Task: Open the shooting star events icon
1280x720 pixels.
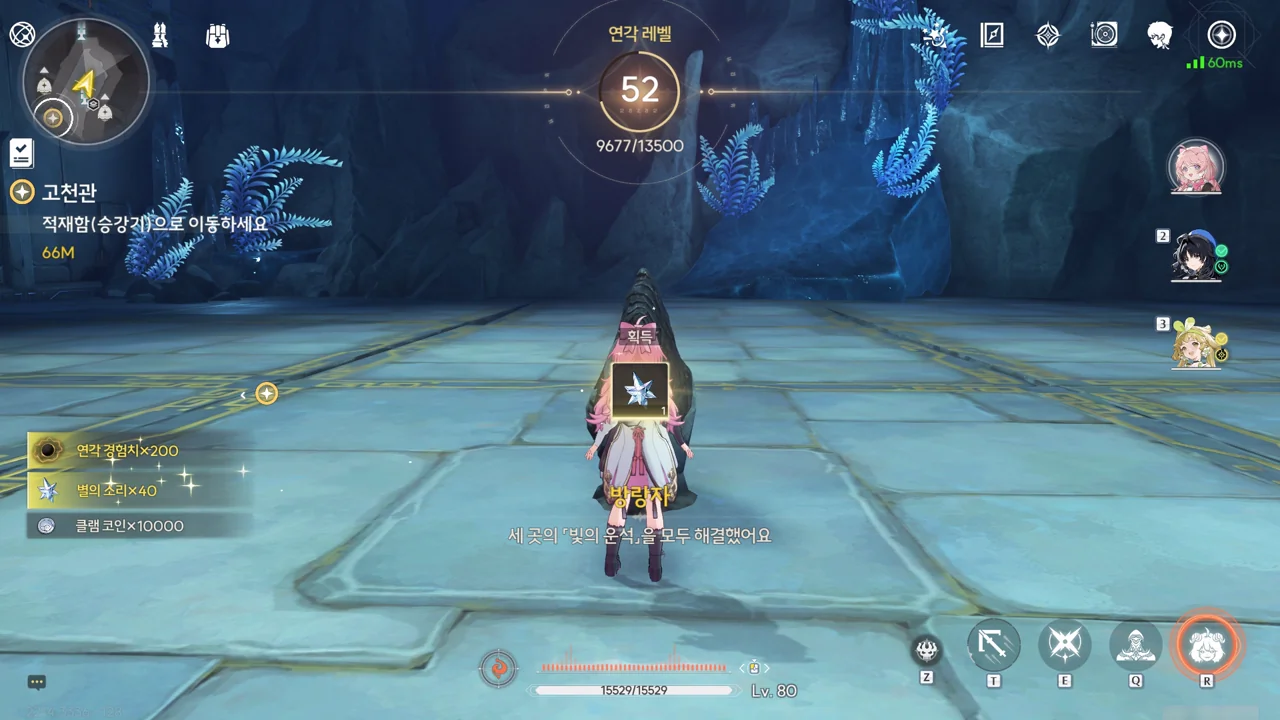Action: [x=936, y=36]
